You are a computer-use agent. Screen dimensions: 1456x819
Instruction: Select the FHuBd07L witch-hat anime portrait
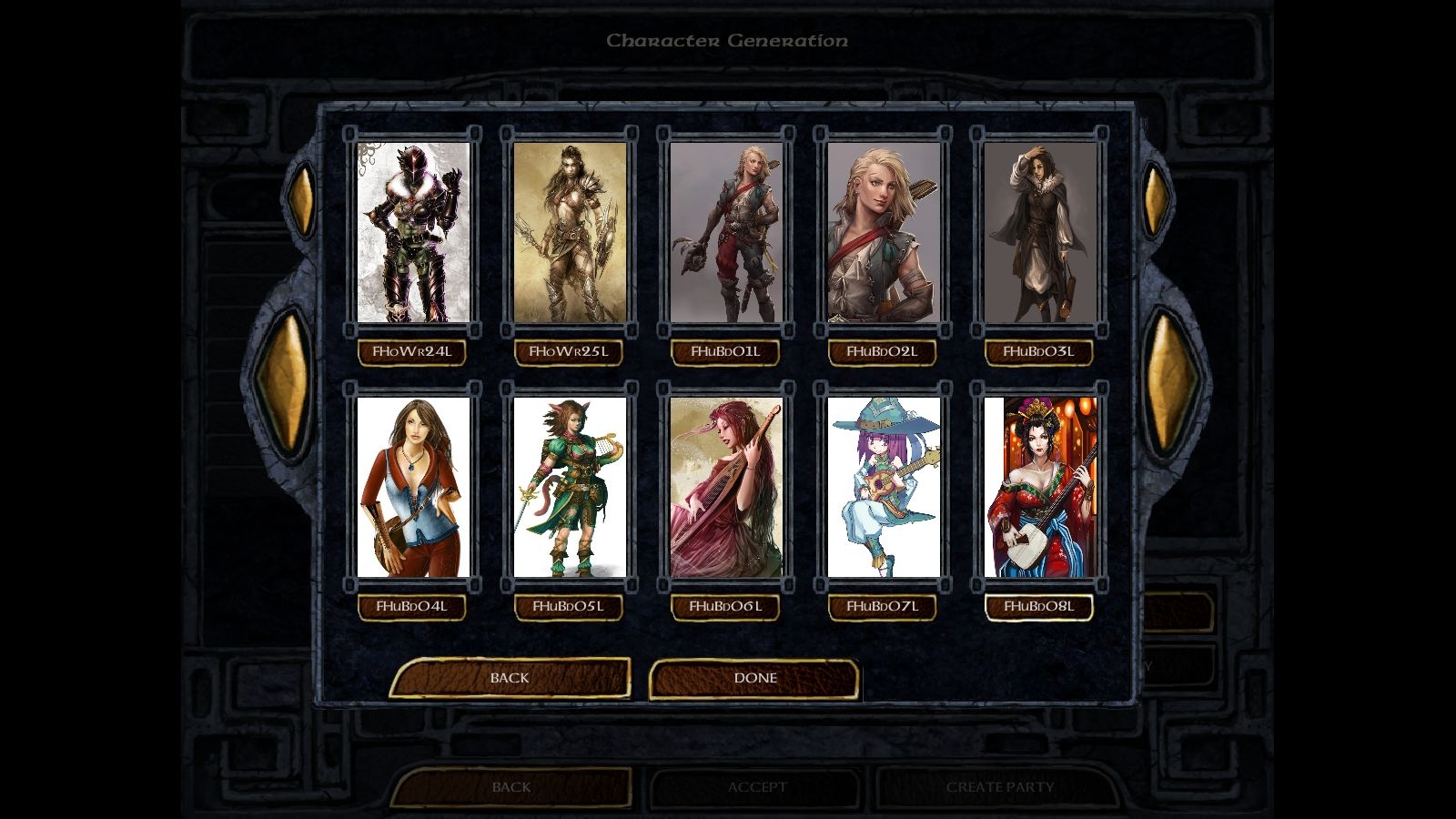pyautogui.click(x=883, y=487)
